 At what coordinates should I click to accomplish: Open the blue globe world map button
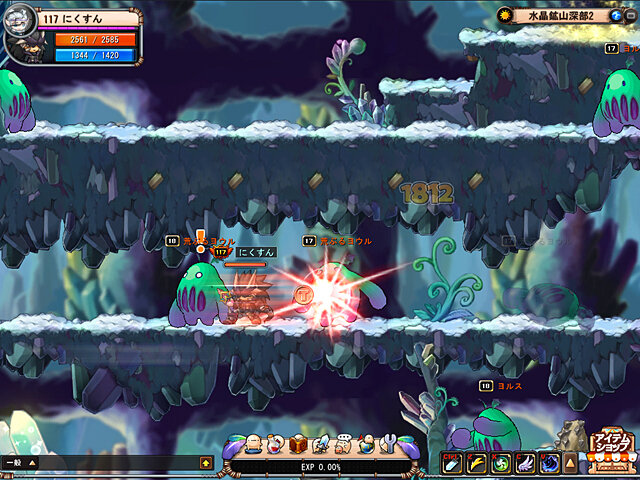[615, 17]
